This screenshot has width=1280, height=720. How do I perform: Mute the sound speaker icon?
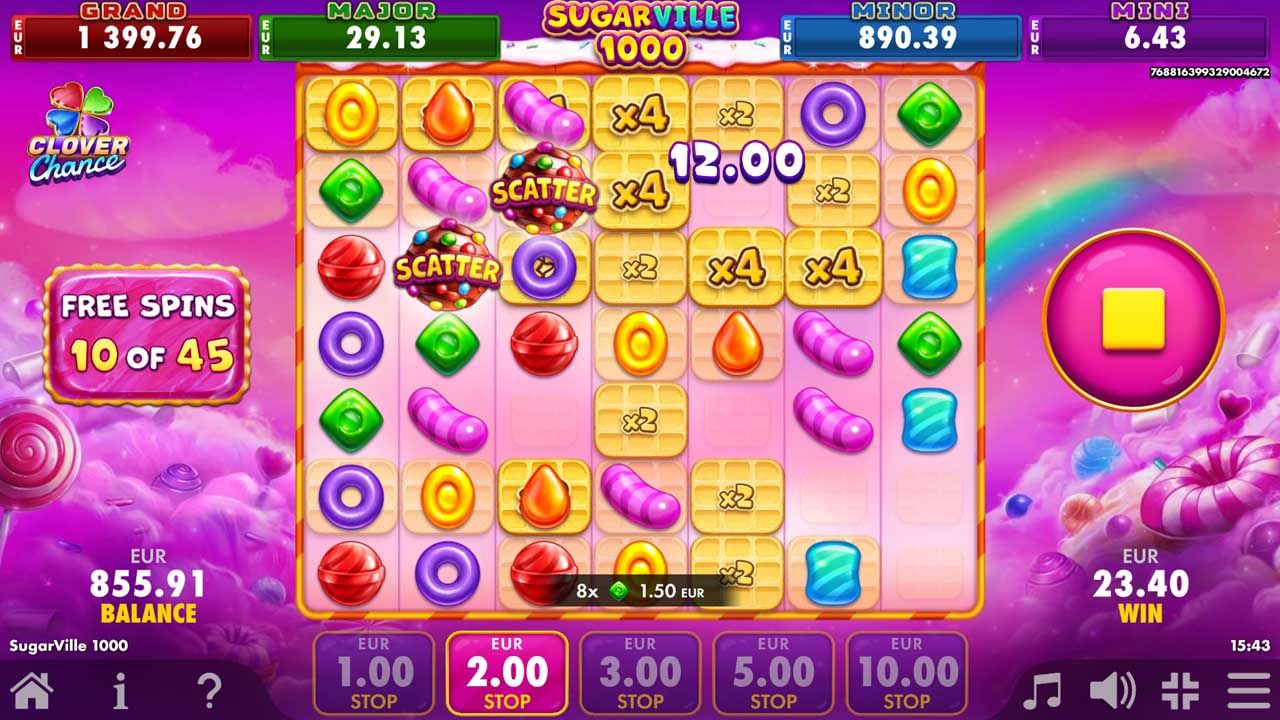[x=1112, y=691]
